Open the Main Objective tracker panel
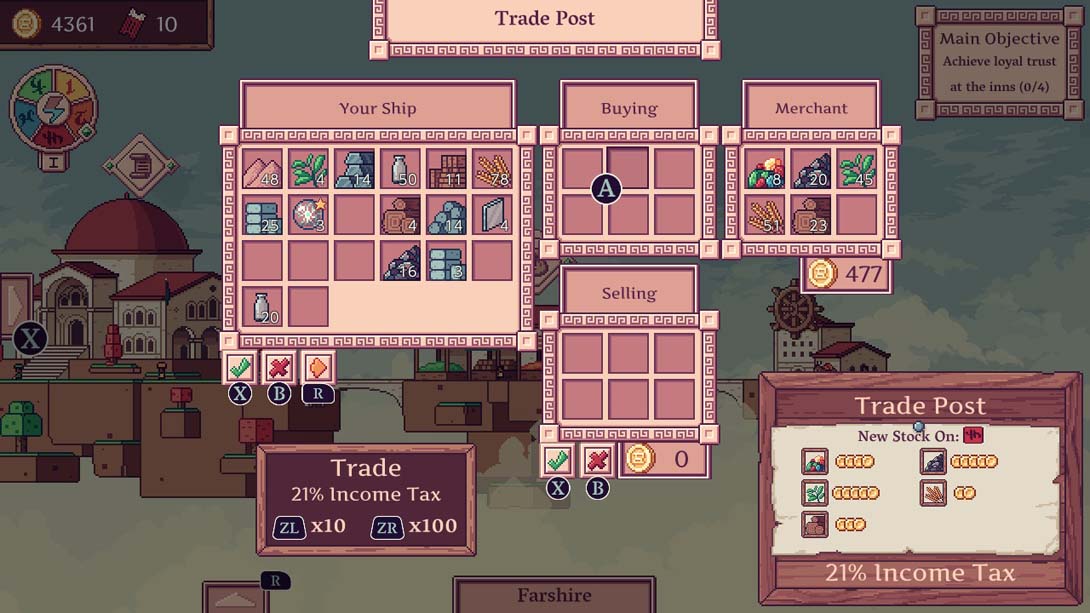 point(999,64)
